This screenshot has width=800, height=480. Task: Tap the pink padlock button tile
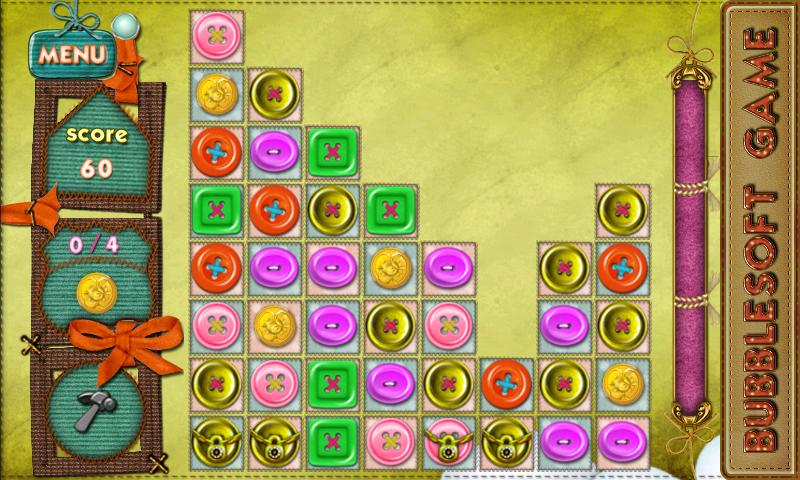(449, 441)
